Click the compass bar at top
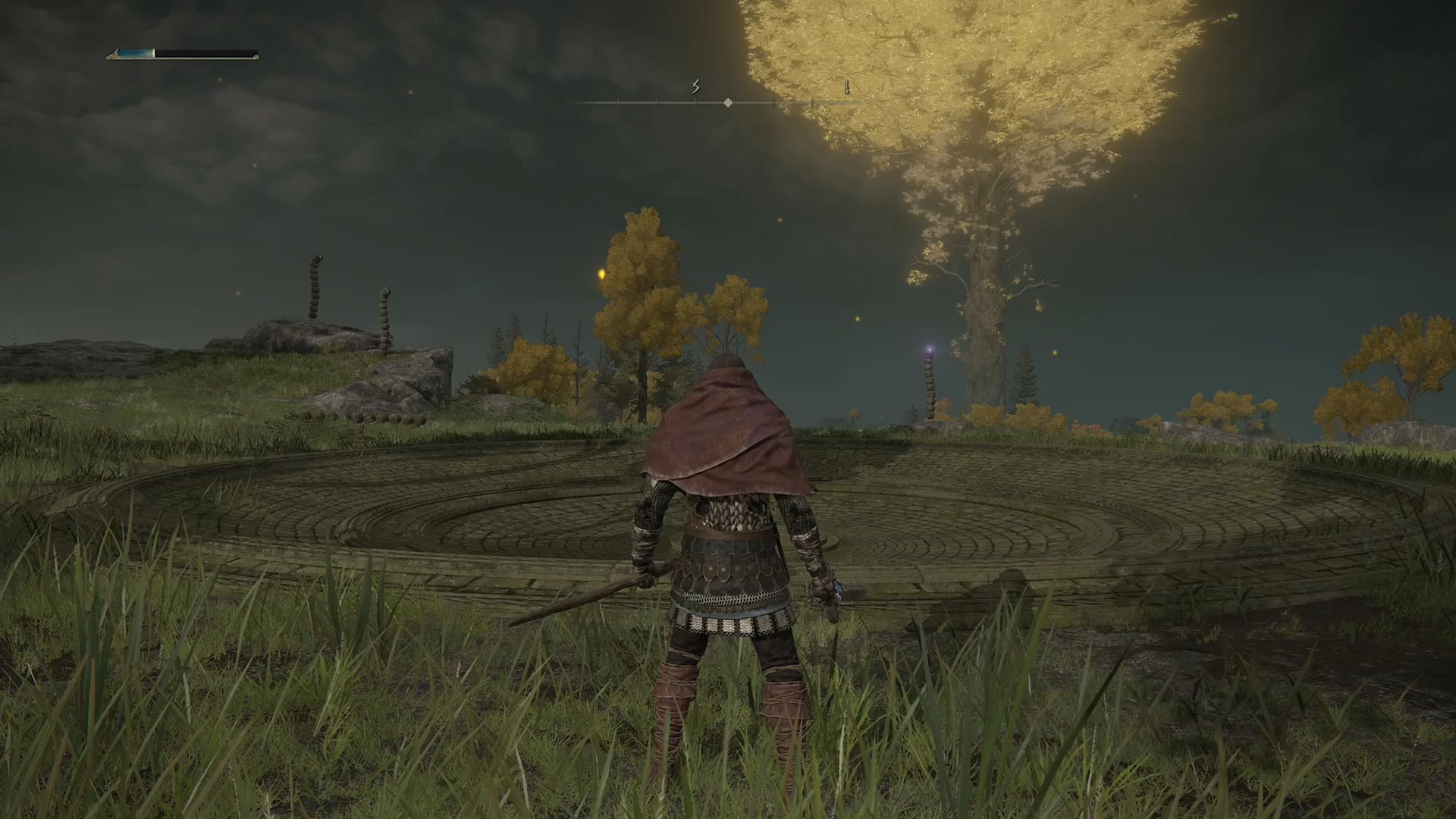 click(x=727, y=102)
